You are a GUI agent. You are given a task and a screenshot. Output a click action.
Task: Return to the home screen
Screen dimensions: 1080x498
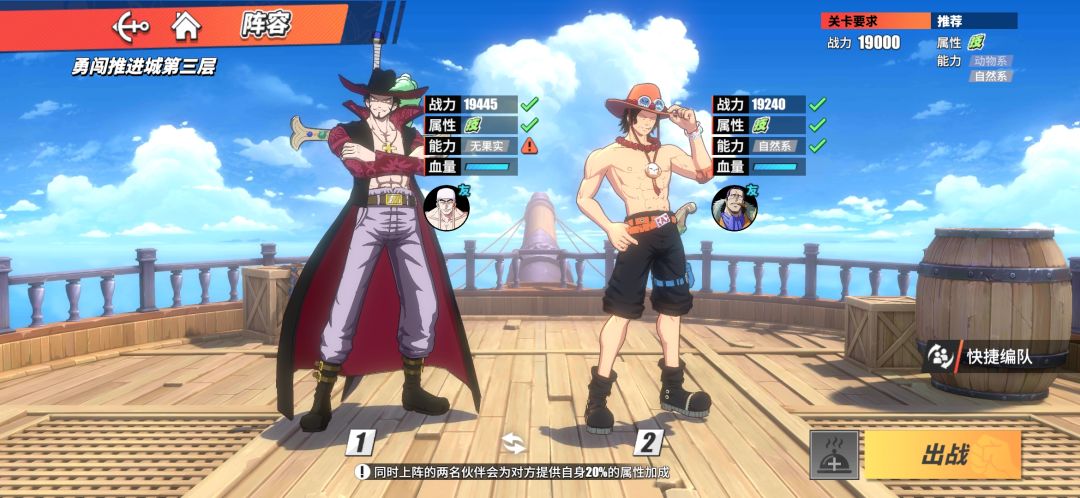coord(185,24)
